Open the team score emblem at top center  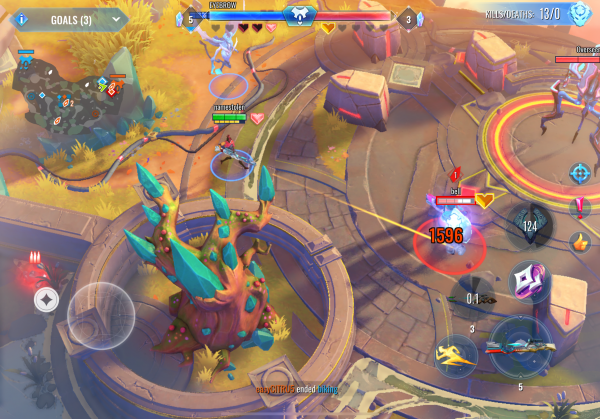(299, 15)
